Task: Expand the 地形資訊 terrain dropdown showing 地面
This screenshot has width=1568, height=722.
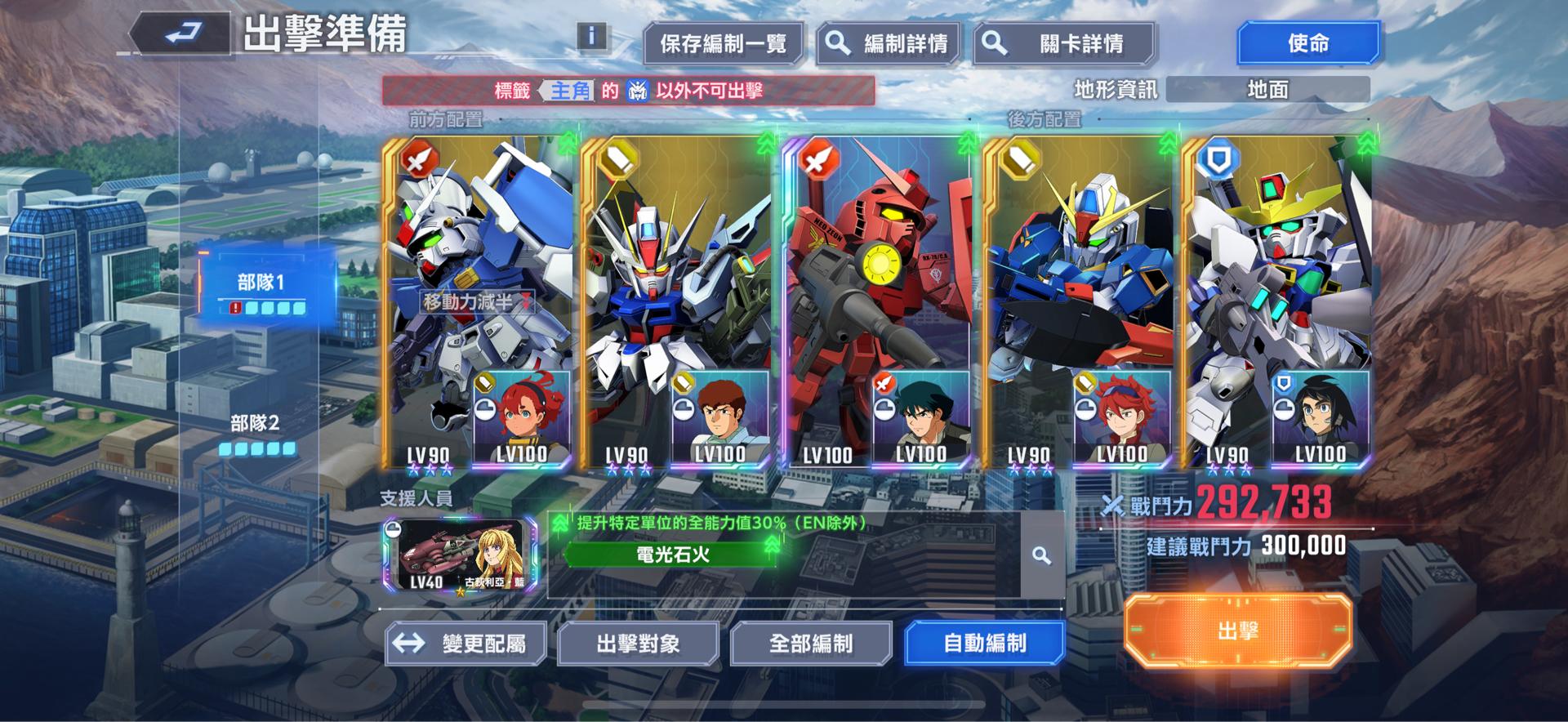Action: click(x=1267, y=90)
